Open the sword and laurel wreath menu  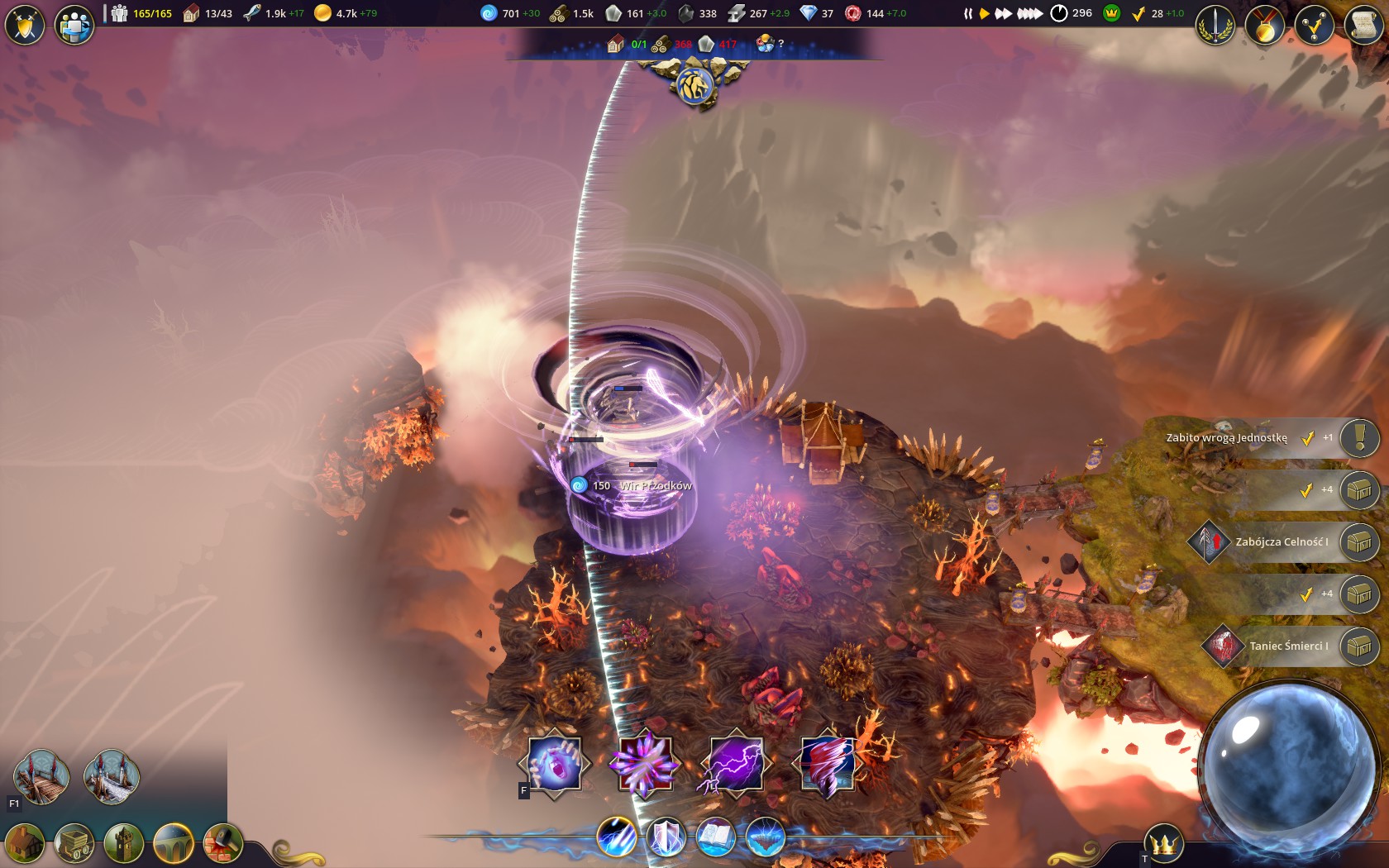(1215, 25)
